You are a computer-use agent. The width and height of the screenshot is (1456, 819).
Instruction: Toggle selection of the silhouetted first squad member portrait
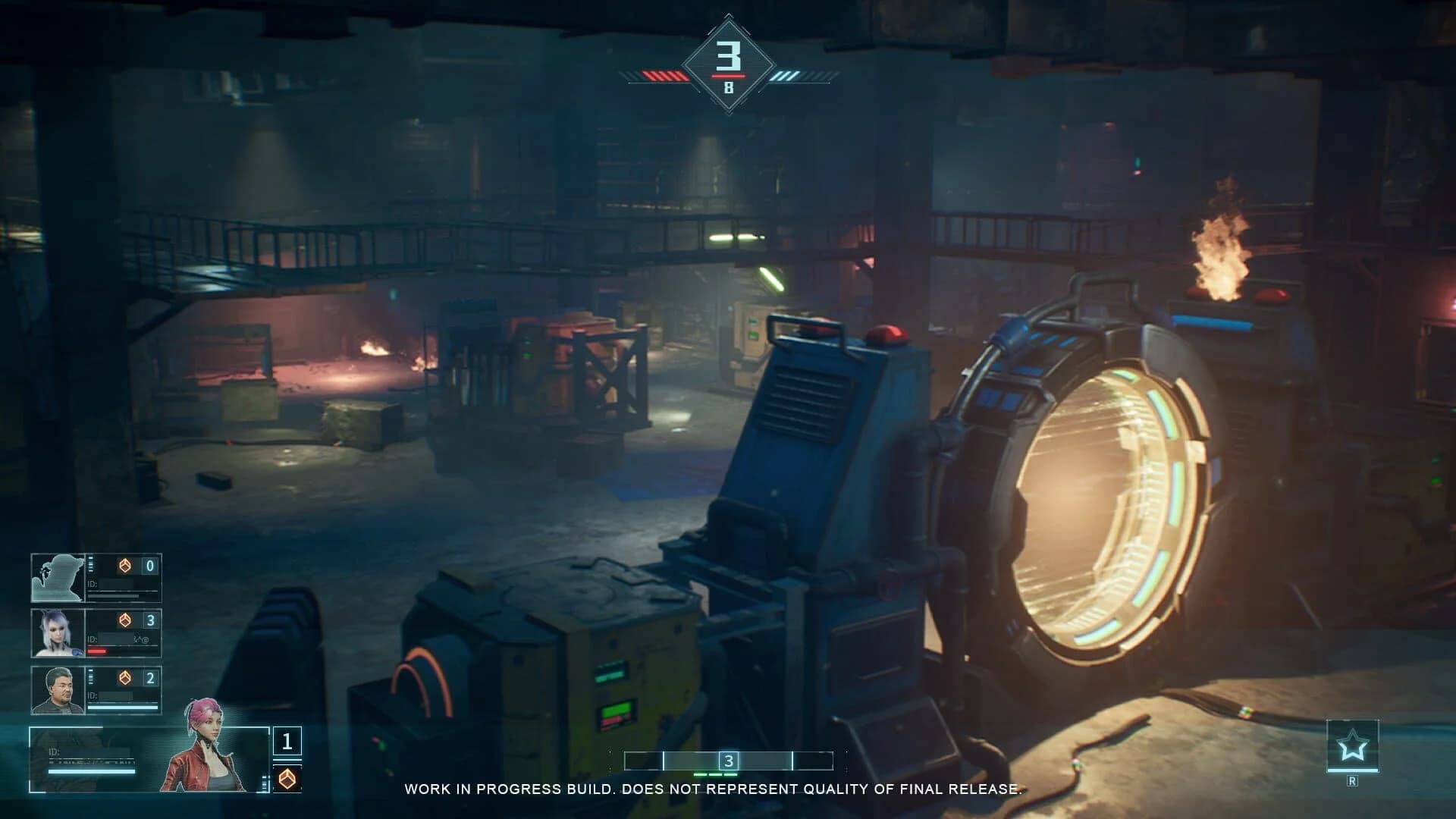coord(59,576)
